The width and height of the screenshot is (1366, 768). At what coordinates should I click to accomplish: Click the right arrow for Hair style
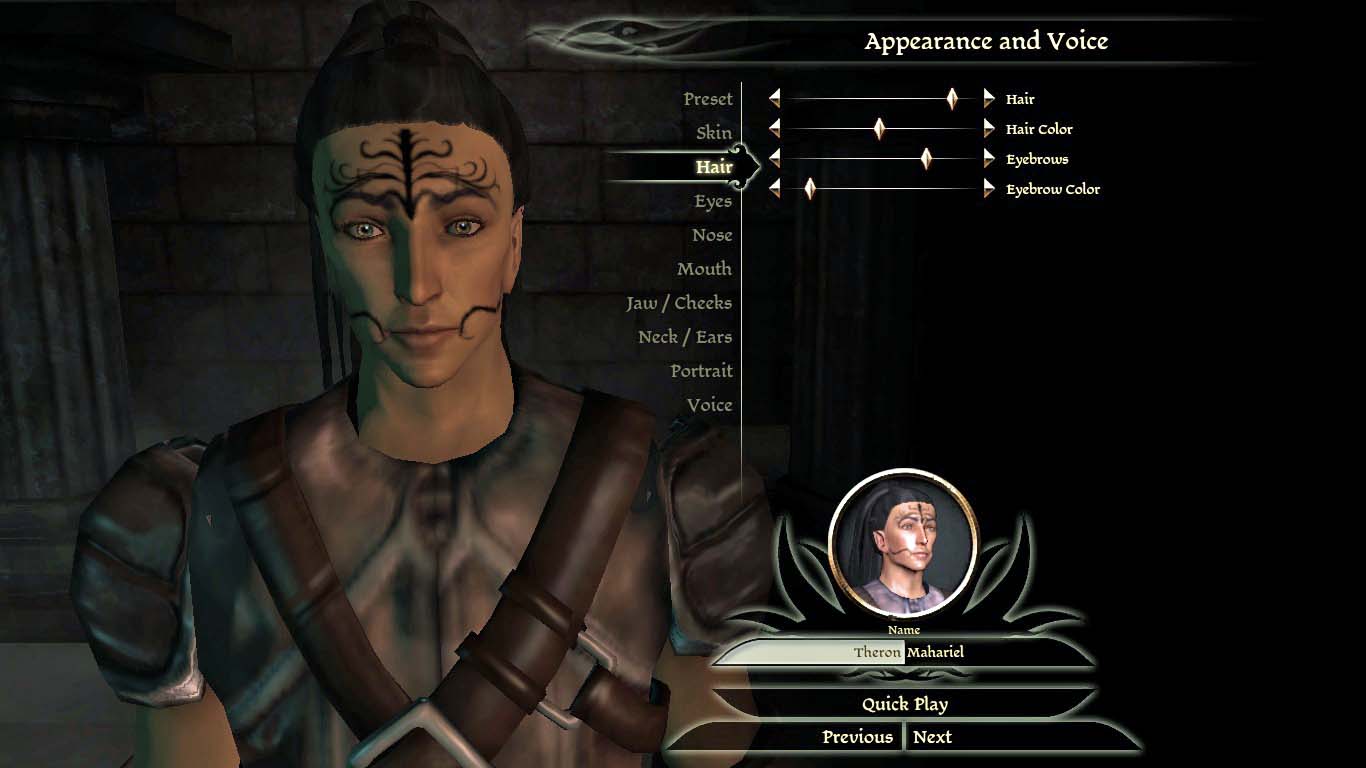pyautogui.click(x=989, y=98)
